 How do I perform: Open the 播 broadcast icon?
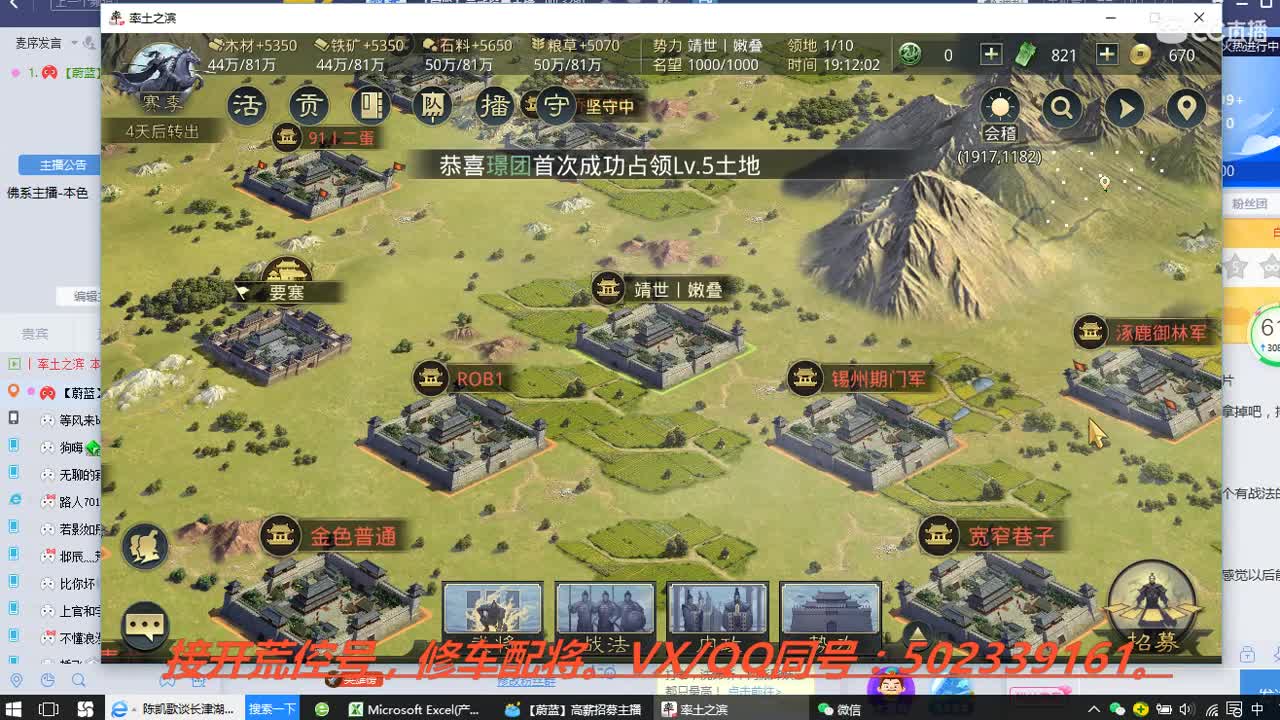point(493,104)
